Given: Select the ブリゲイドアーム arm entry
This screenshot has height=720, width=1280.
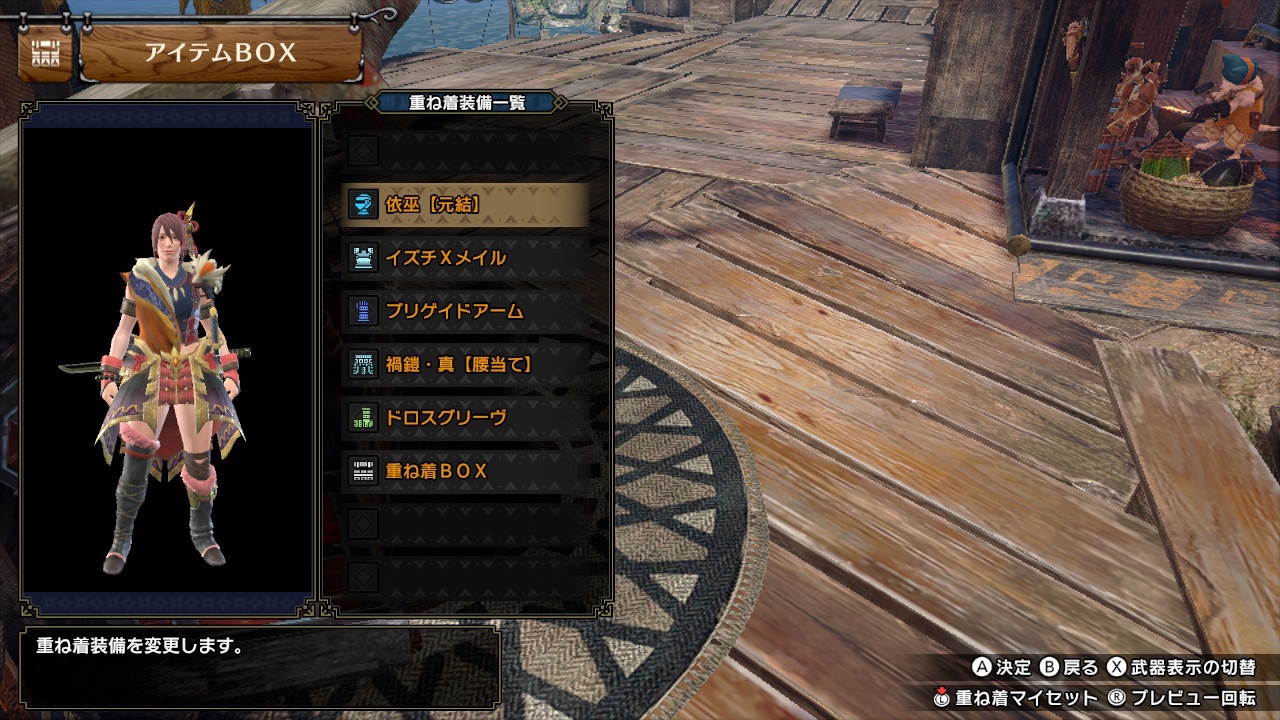Looking at the screenshot, I should click(465, 311).
